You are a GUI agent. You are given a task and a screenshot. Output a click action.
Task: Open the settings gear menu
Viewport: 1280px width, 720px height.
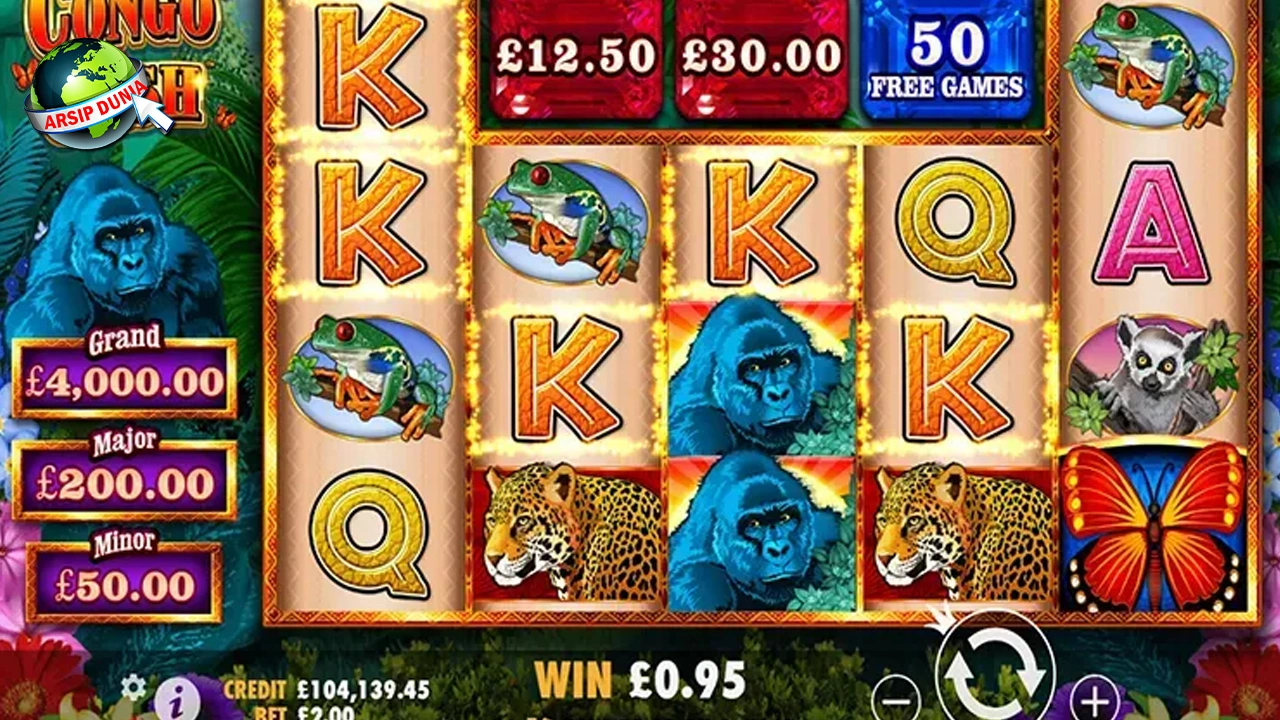click(133, 687)
